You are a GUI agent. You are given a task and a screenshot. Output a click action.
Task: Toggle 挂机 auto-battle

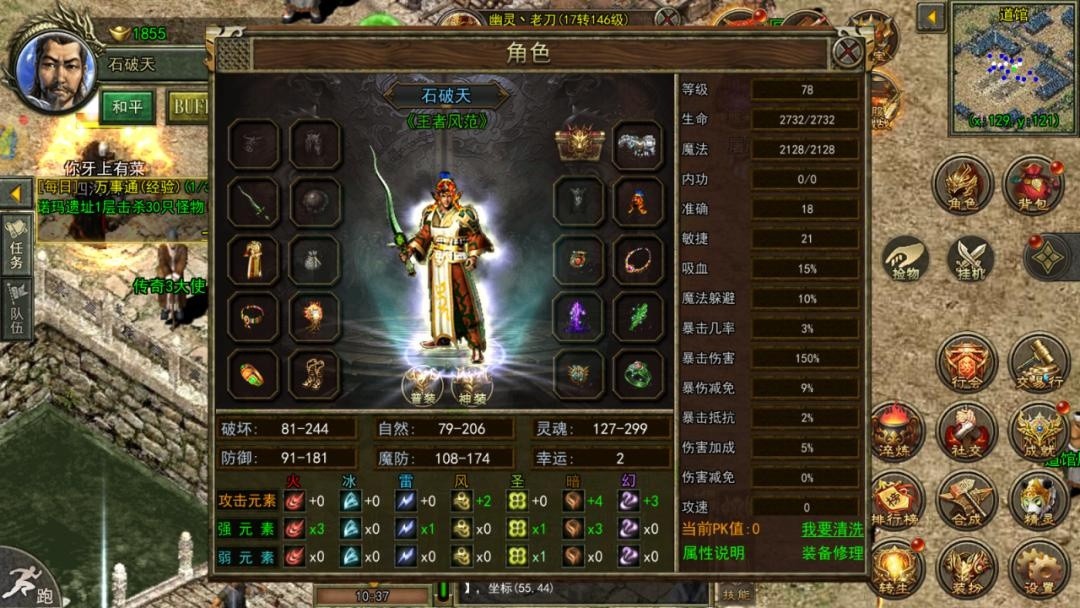tap(969, 260)
